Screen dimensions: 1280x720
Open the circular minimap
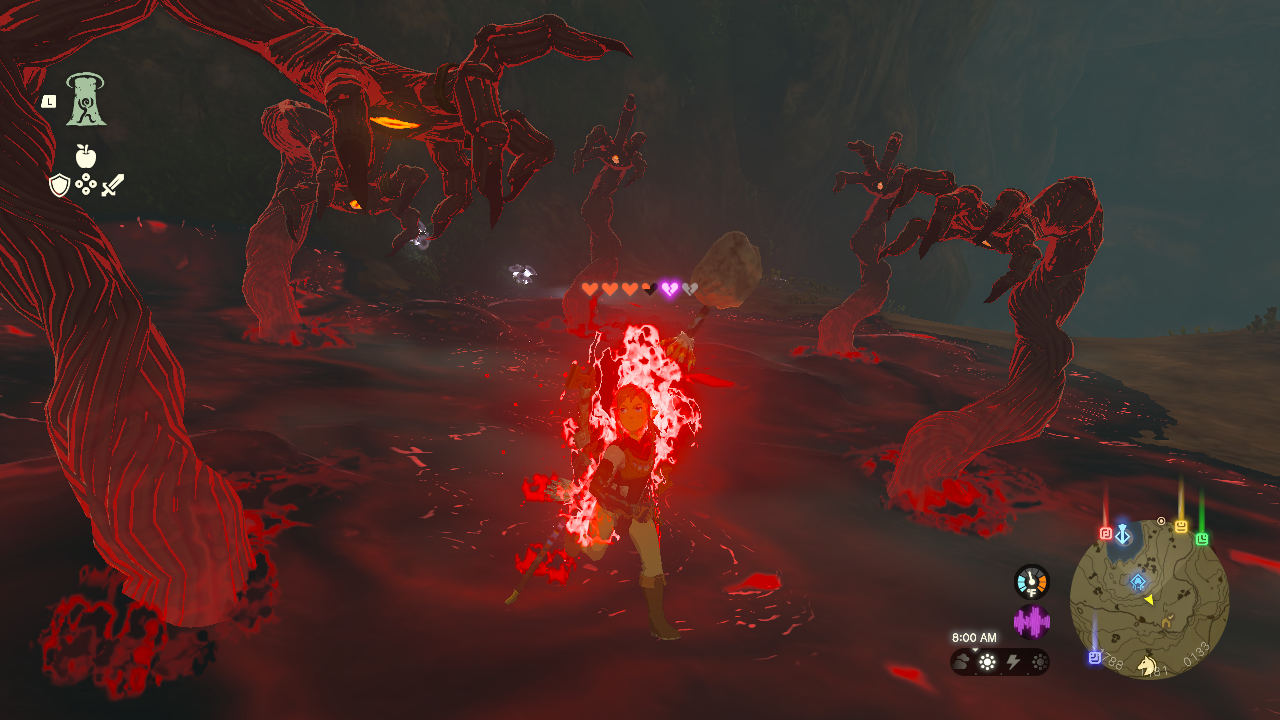click(x=1149, y=599)
